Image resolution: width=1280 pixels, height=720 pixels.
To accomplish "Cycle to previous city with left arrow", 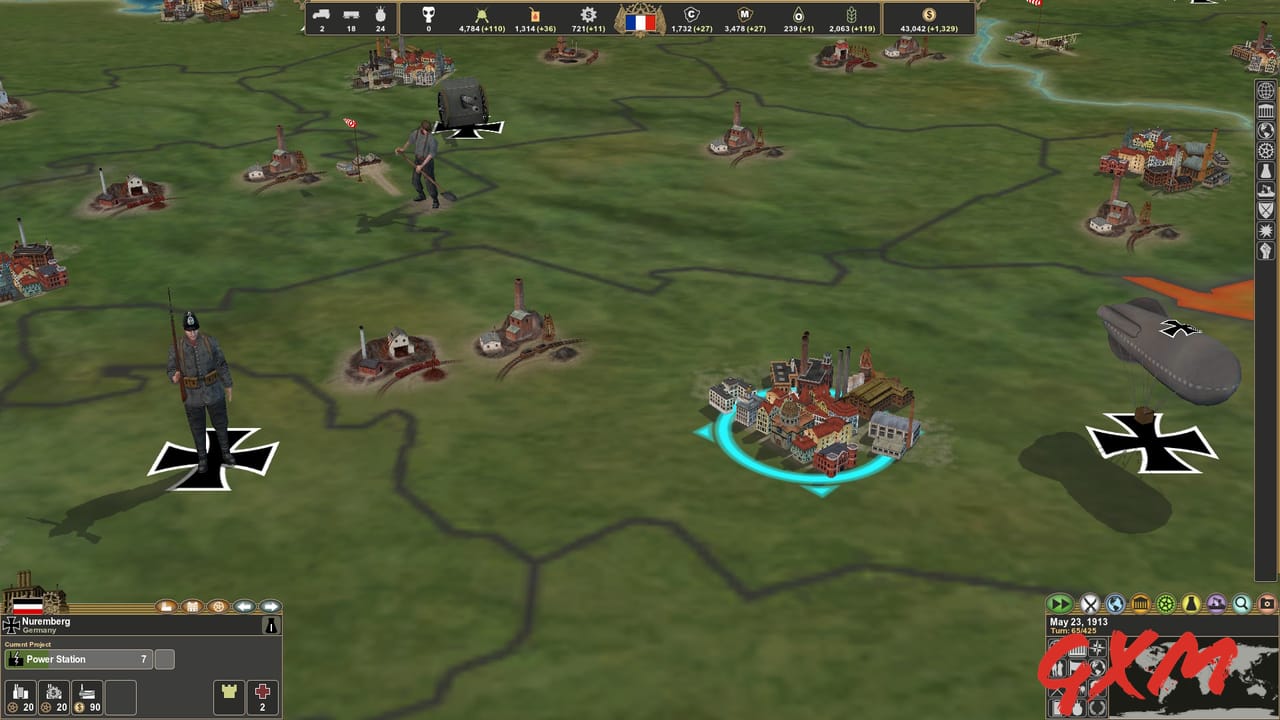I will pyautogui.click(x=245, y=606).
